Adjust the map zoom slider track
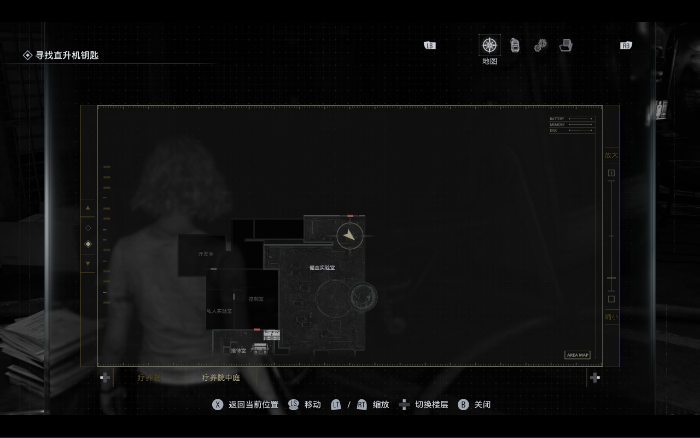Viewport: 700px width, 438px height. (x=611, y=235)
